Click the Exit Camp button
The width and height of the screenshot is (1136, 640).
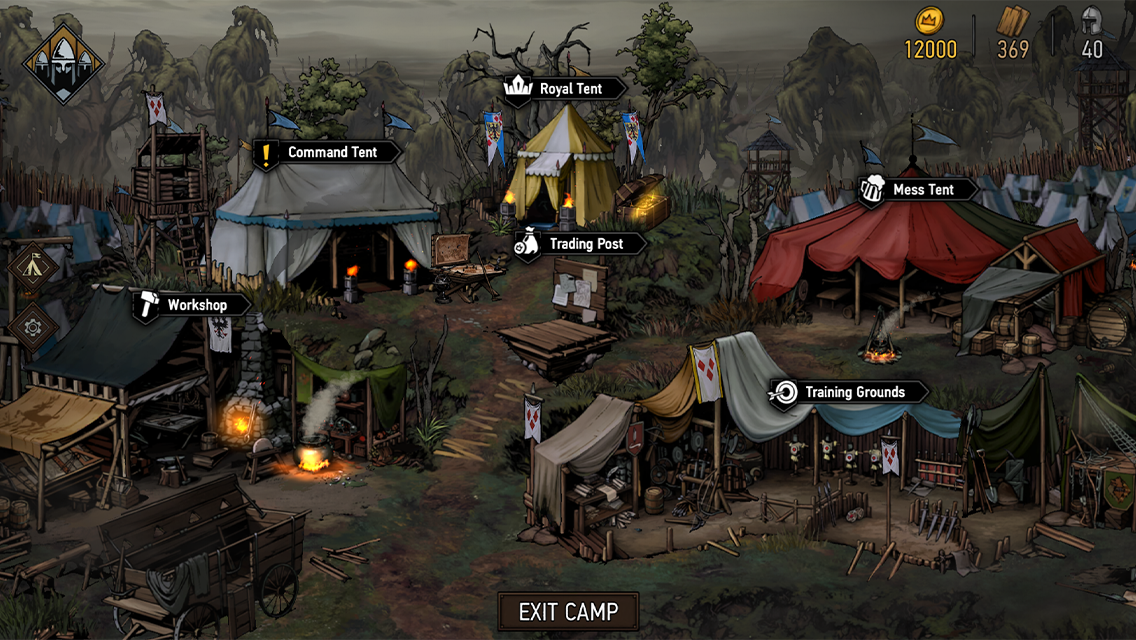(x=568, y=611)
